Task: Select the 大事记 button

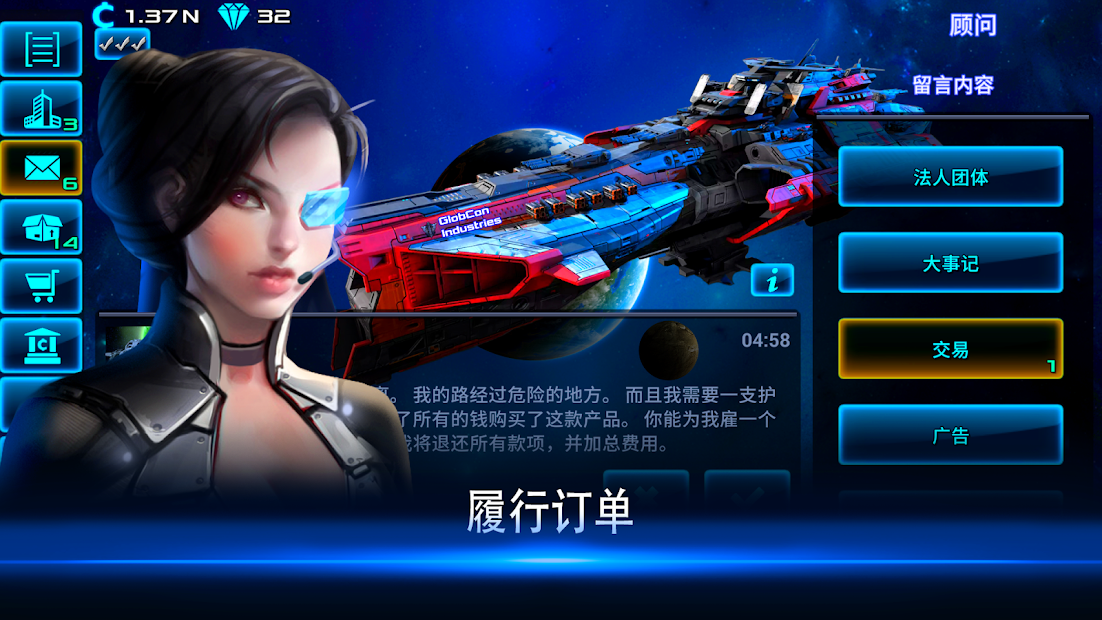Action: click(x=950, y=263)
